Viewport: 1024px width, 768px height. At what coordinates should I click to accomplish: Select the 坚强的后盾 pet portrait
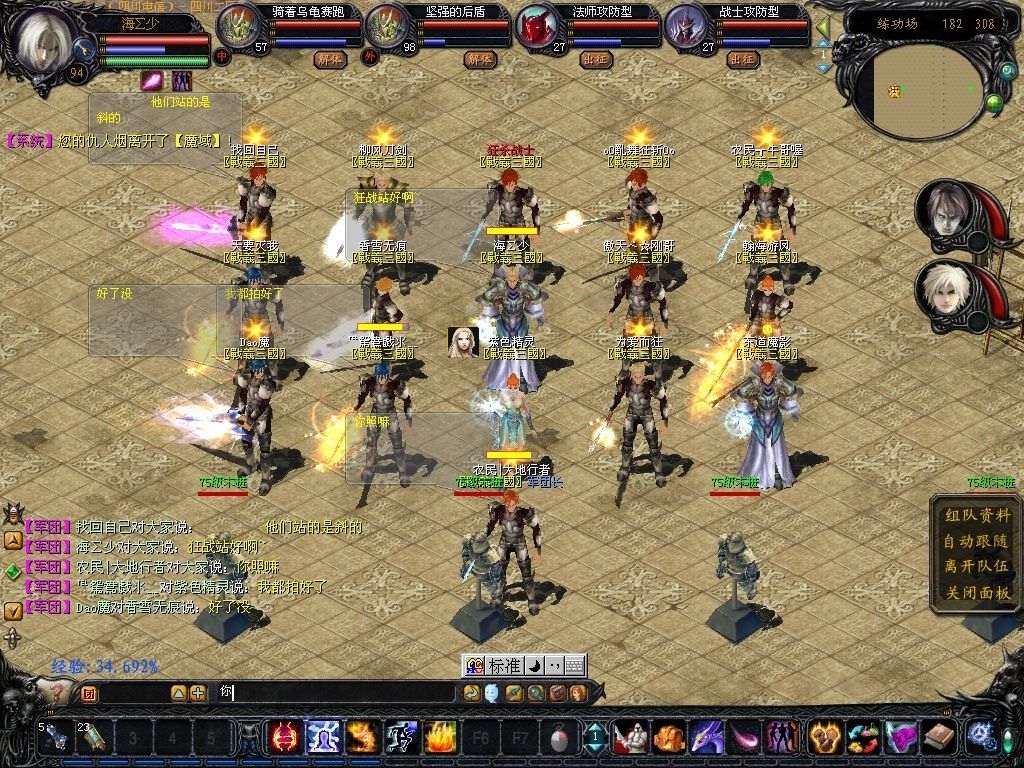(x=386, y=27)
